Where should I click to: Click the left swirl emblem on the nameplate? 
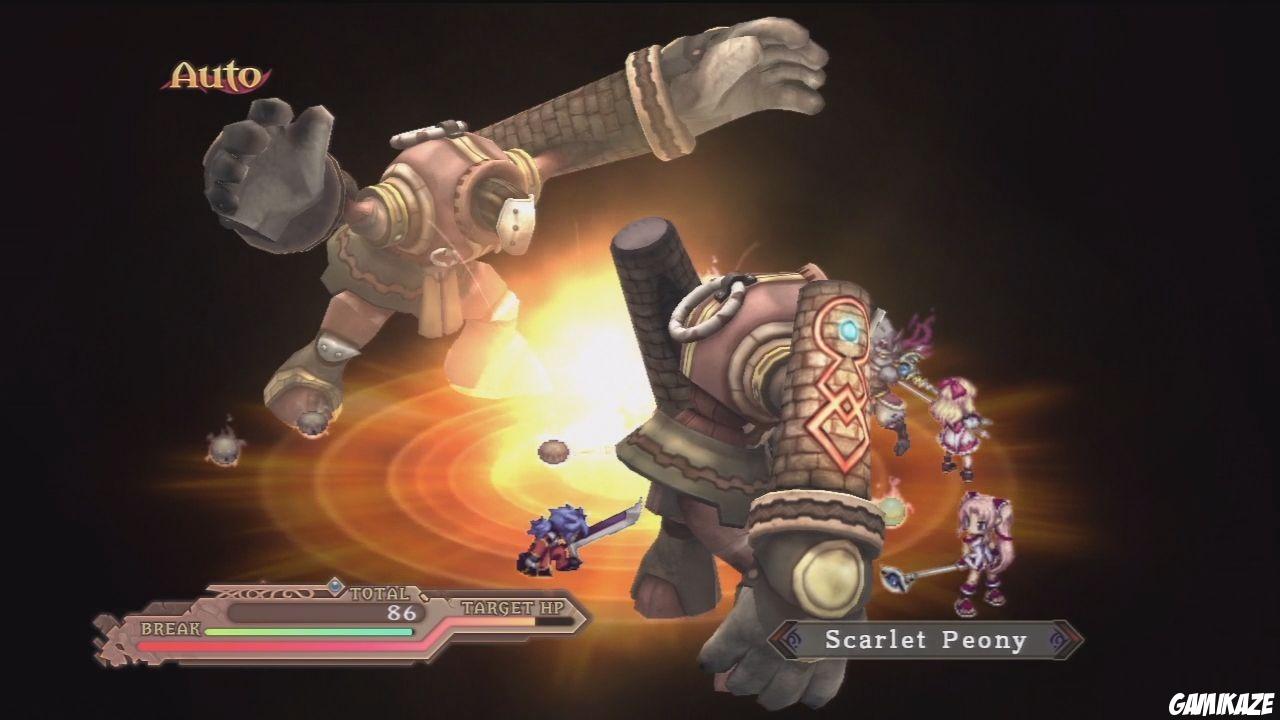click(x=792, y=638)
